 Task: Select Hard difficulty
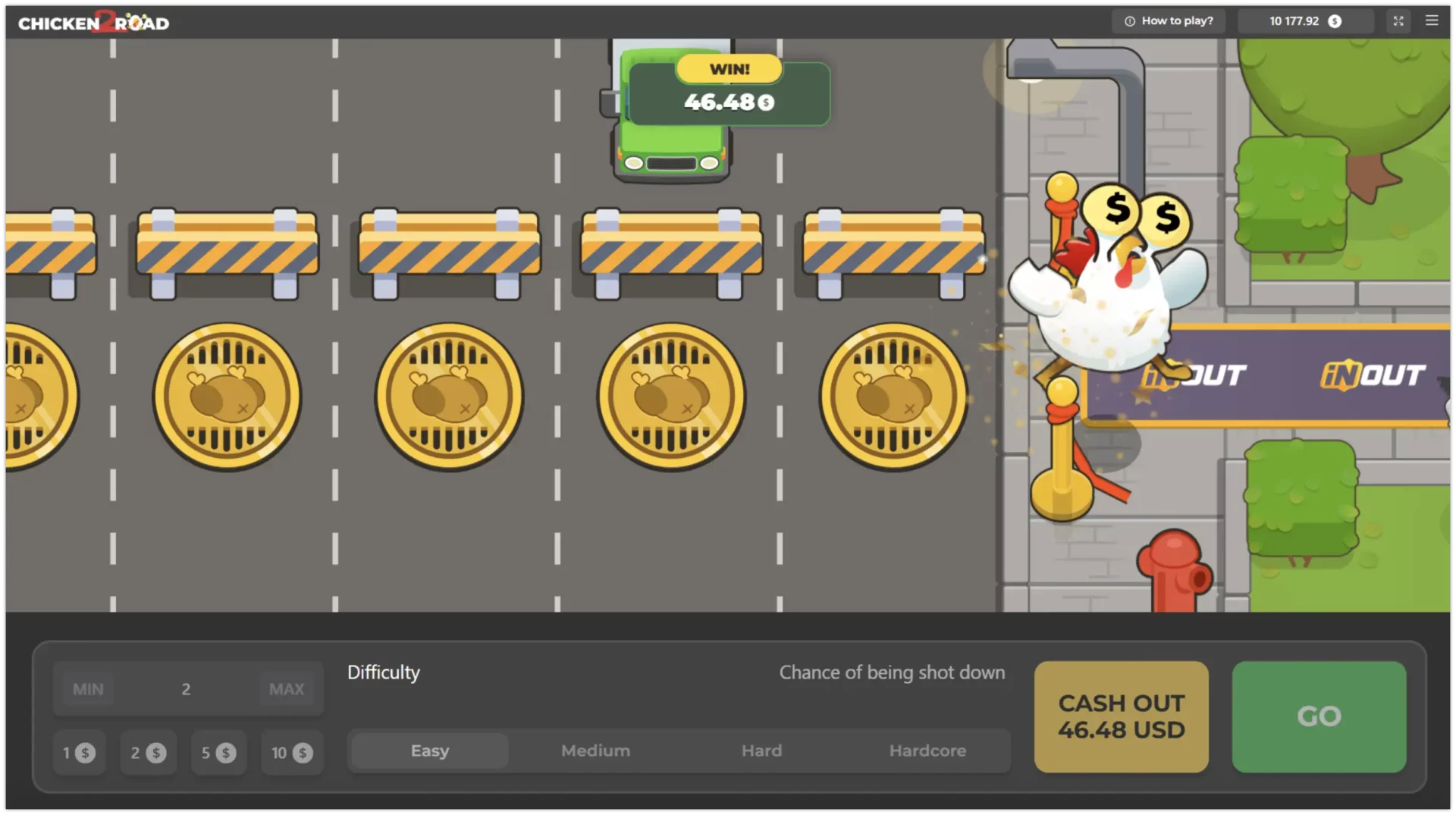(x=761, y=751)
